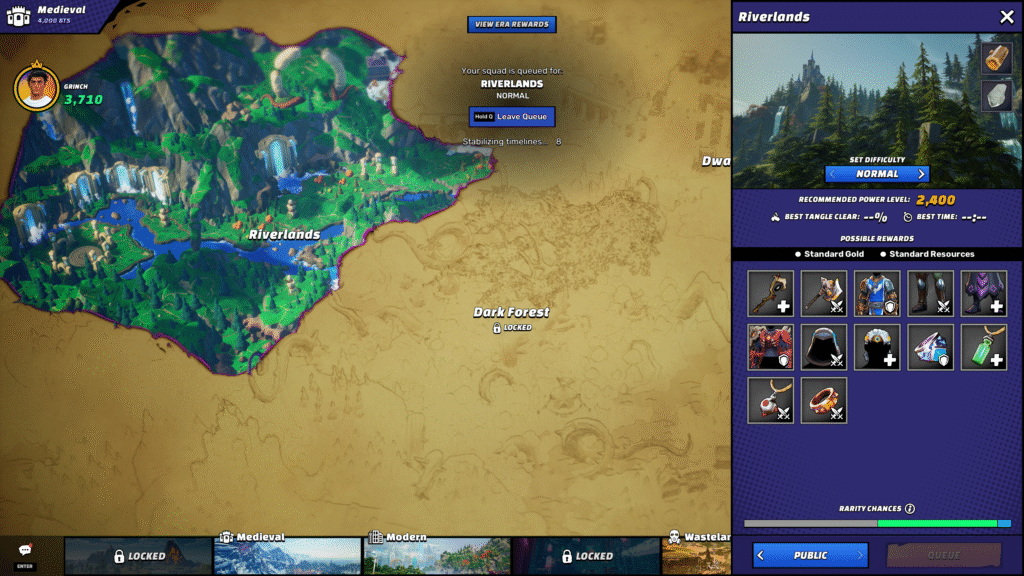Inspect the red scaled armor reward
Viewport: 1024px width, 576px height.
pyautogui.click(x=771, y=347)
